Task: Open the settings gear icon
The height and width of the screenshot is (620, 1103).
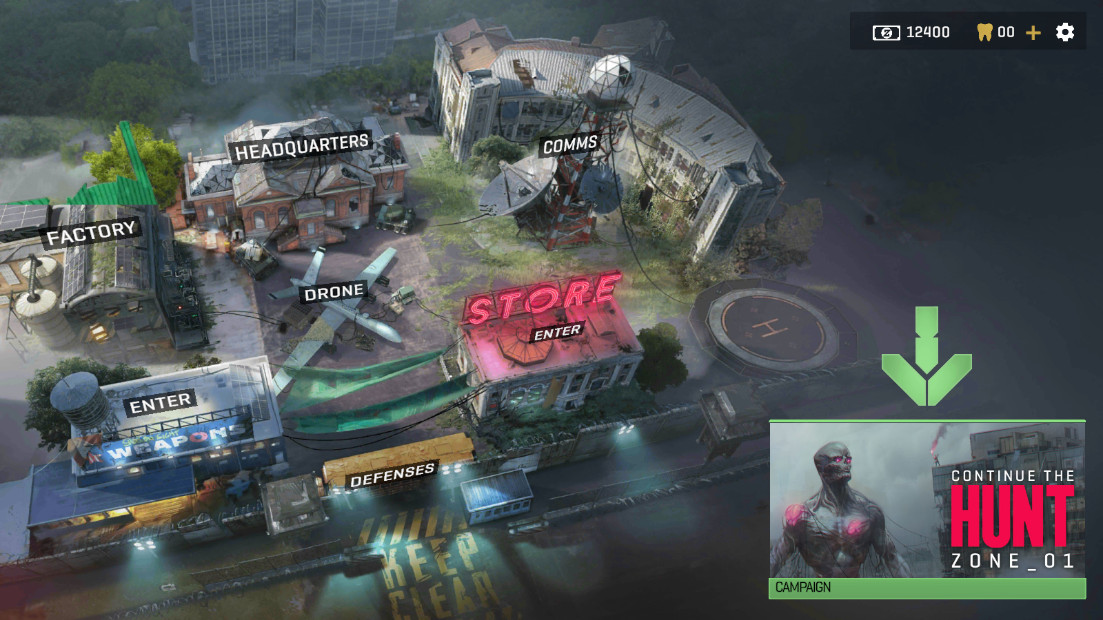Action: click(x=1065, y=32)
